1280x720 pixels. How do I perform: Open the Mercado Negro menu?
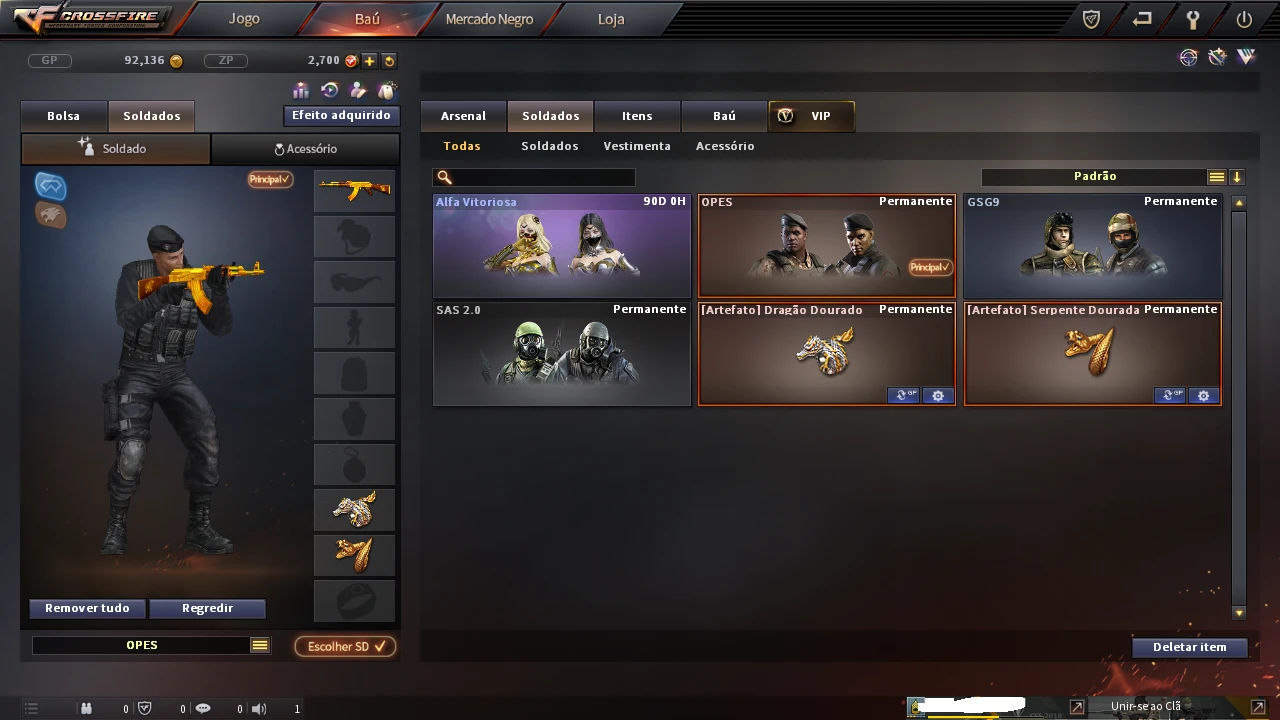(x=489, y=18)
